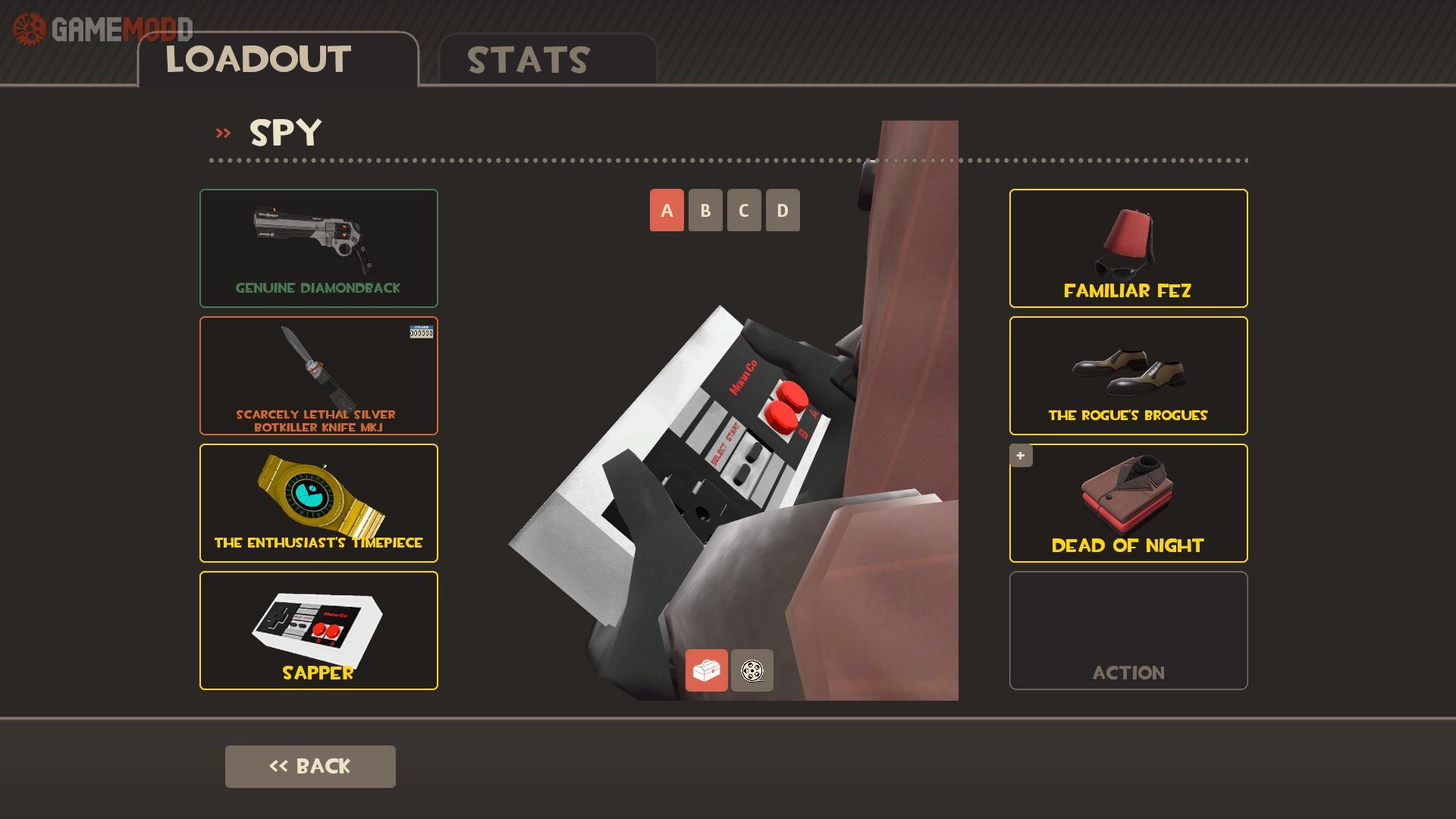This screenshot has height=819, width=1456.
Task: Switch to loadout preset B
Action: point(705,210)
